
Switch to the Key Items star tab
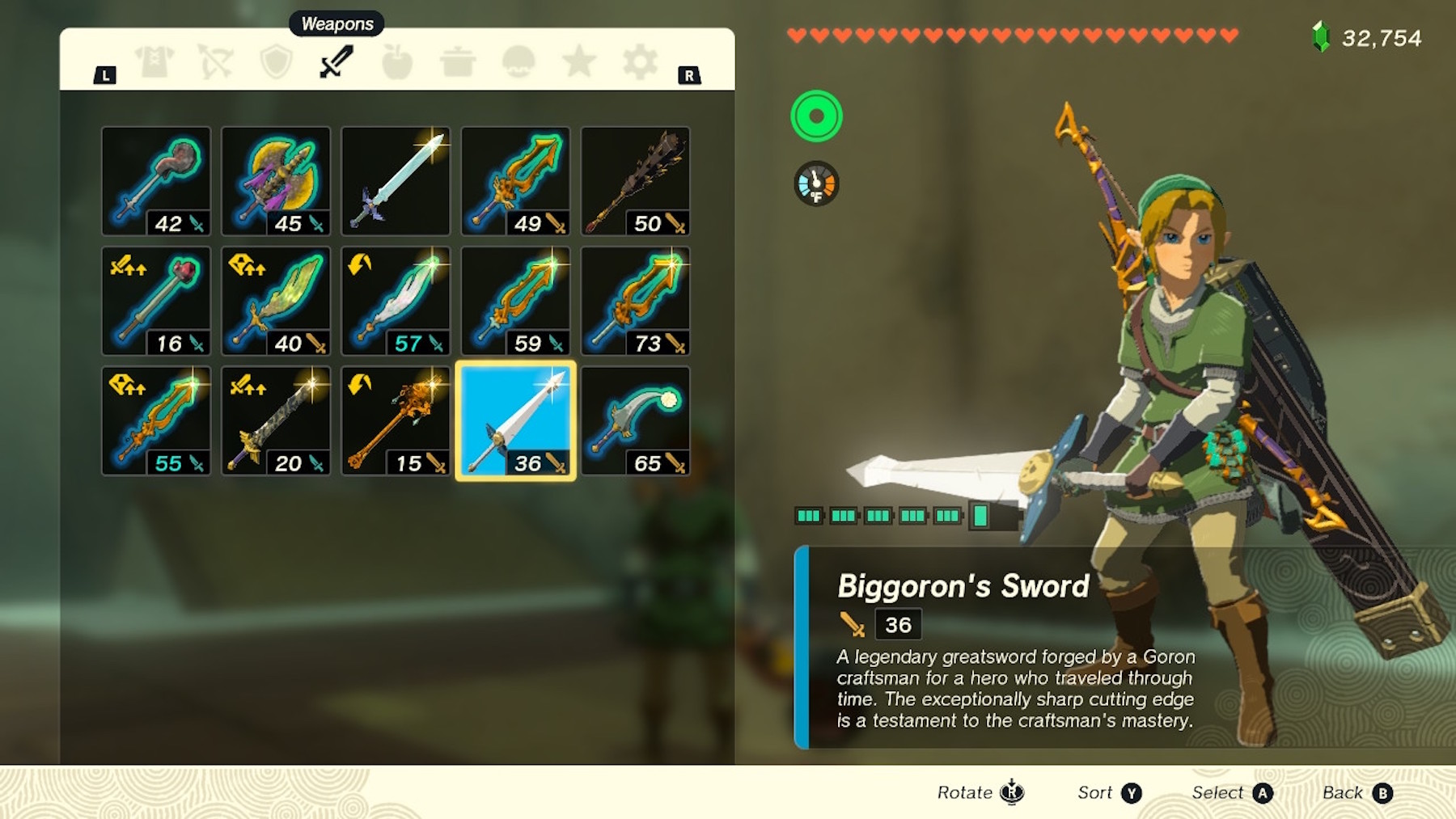click(x=579, y=62)
